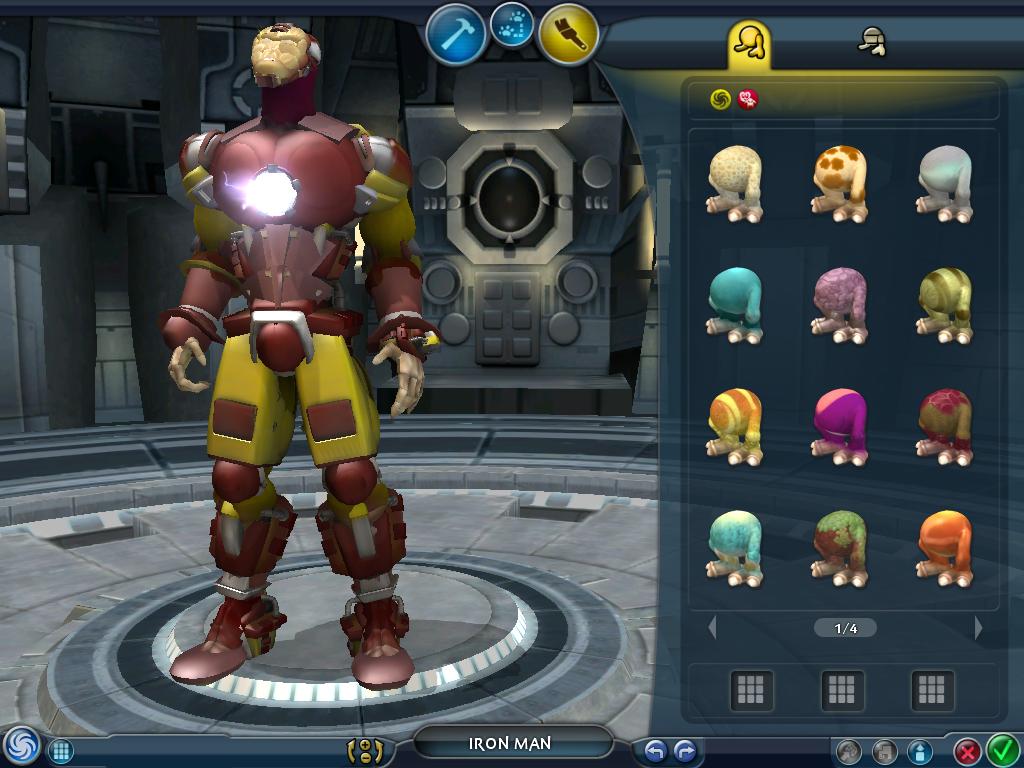Cancel with the red X button
The width and height of the screenshot is (1024, 768).
click(967, 751)
